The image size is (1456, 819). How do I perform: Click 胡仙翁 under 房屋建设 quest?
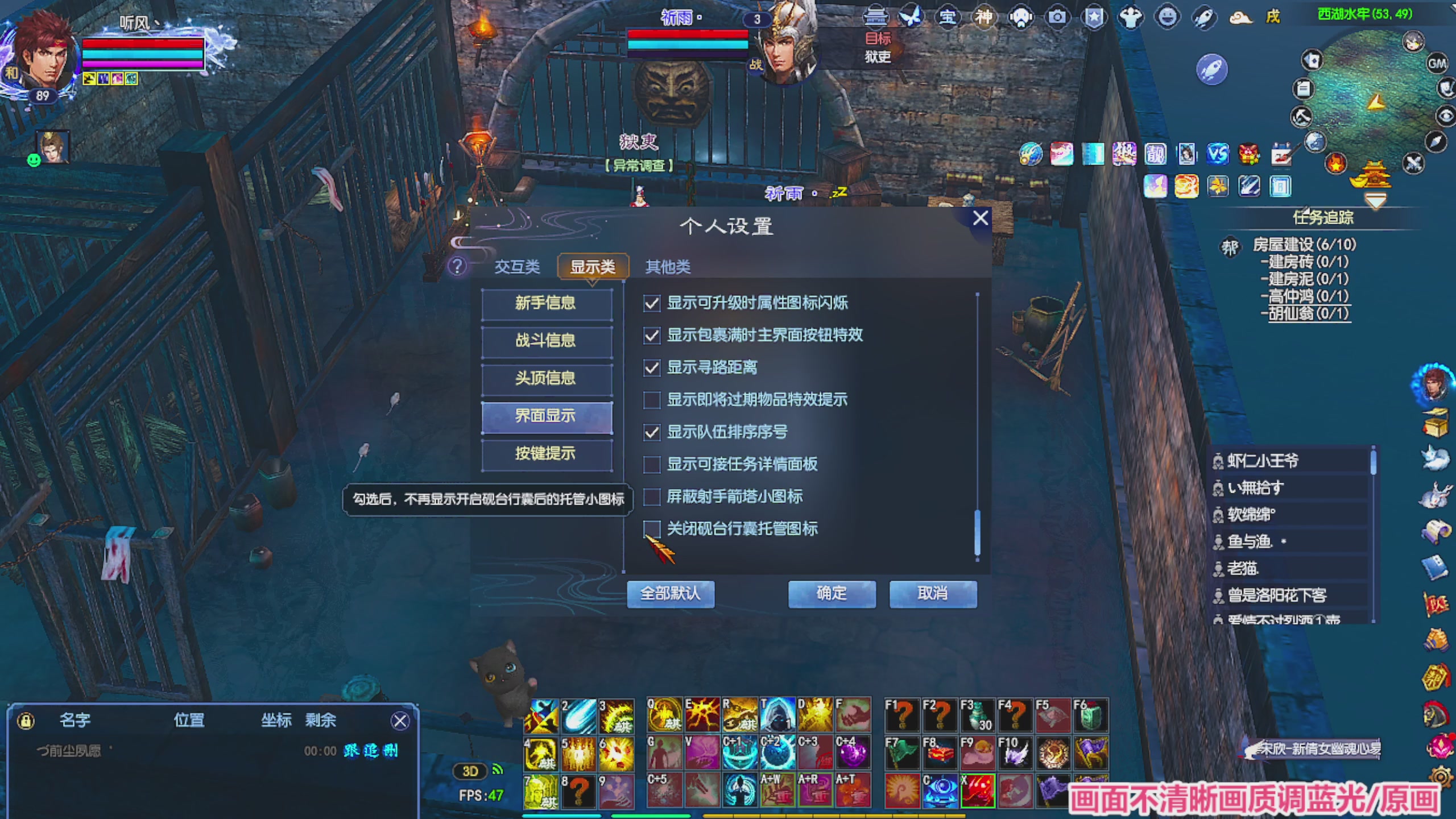point(1308,313)
